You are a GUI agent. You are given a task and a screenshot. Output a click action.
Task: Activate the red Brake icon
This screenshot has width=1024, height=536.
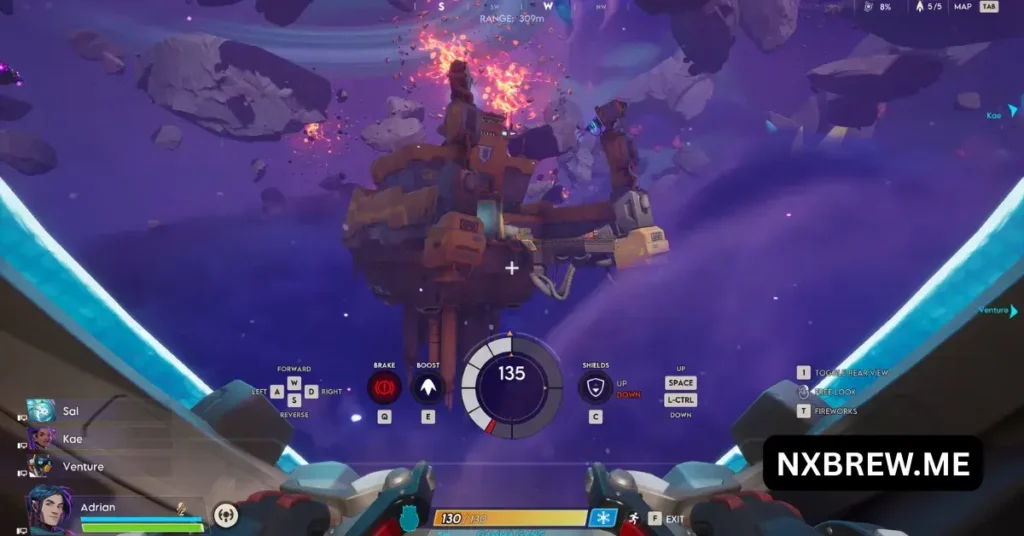(x=384, y=387)
